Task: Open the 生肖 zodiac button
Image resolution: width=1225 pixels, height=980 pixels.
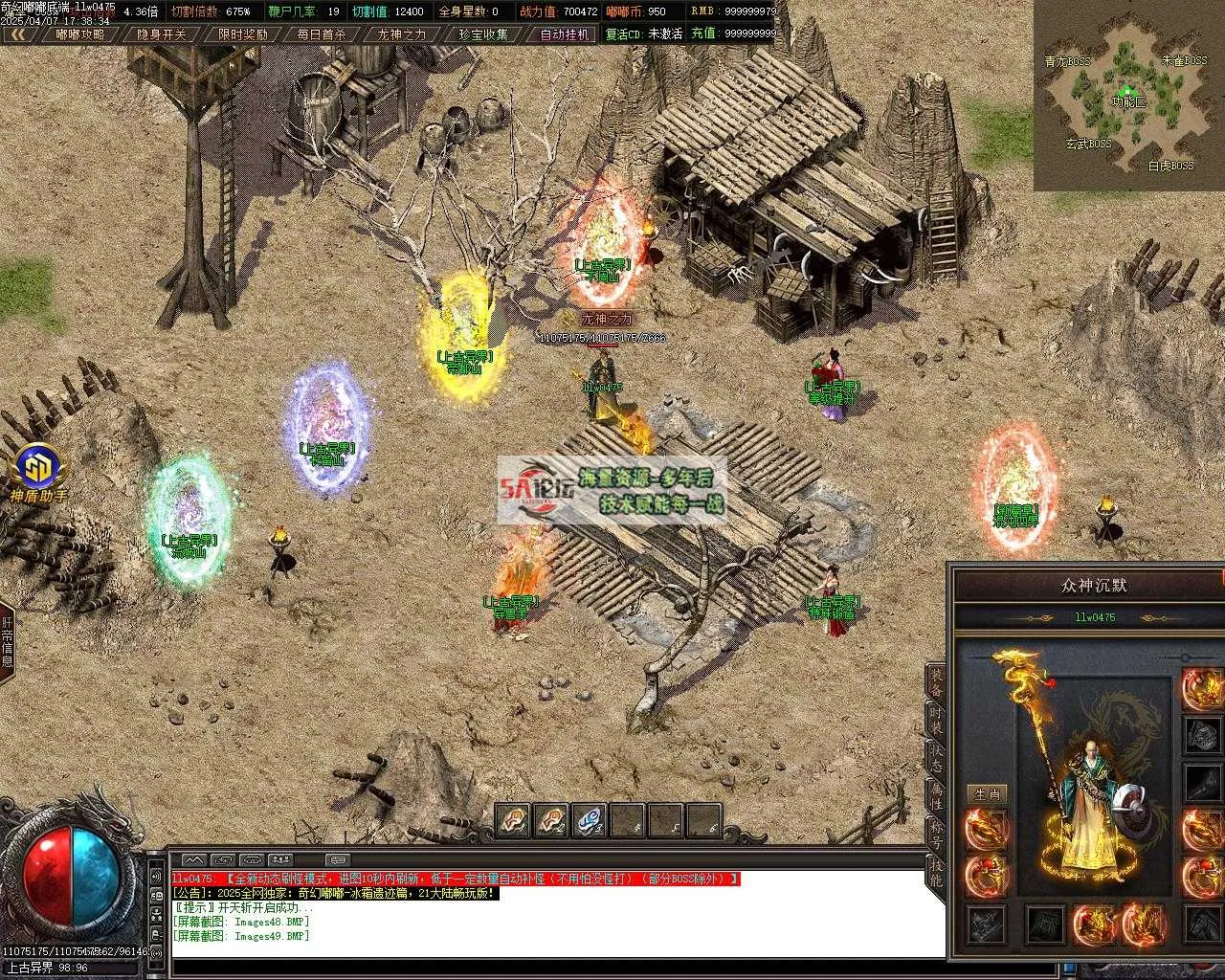Action: [987, 793]
